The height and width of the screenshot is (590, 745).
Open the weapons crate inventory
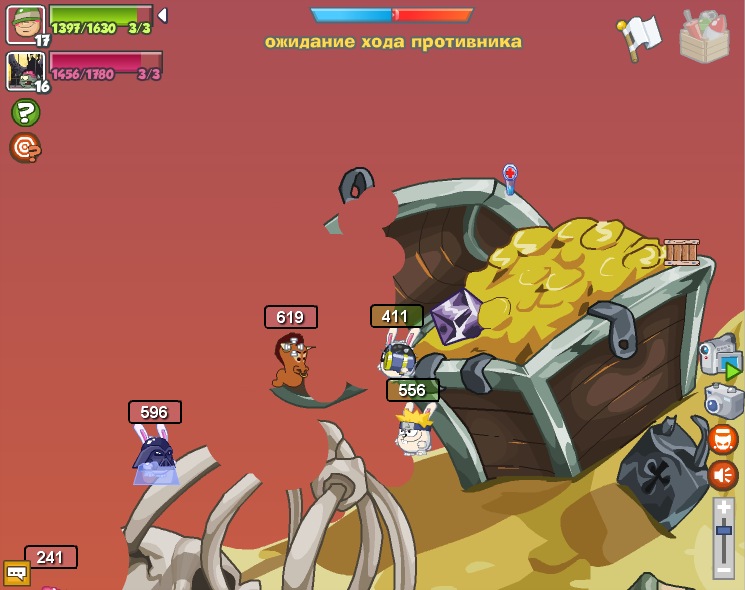tap(704, 36)
